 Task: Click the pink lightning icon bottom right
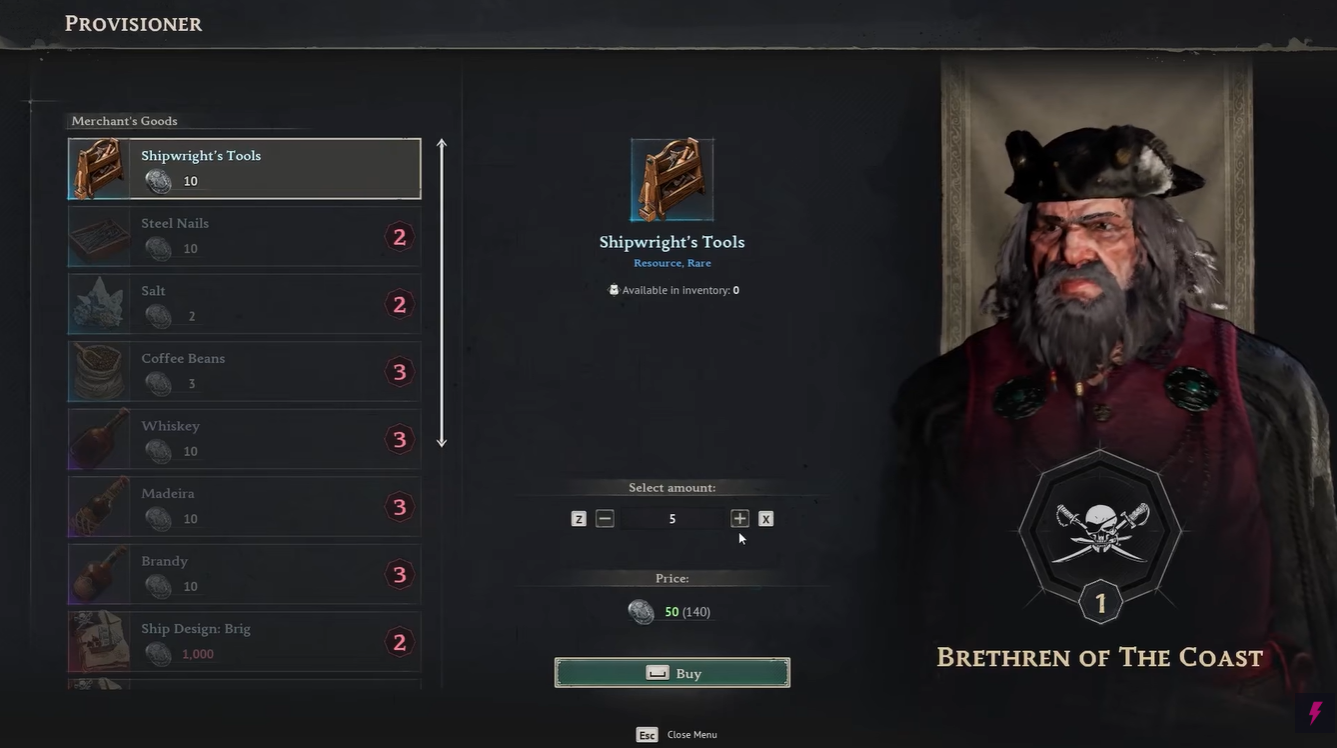(x=1314, y=714)
